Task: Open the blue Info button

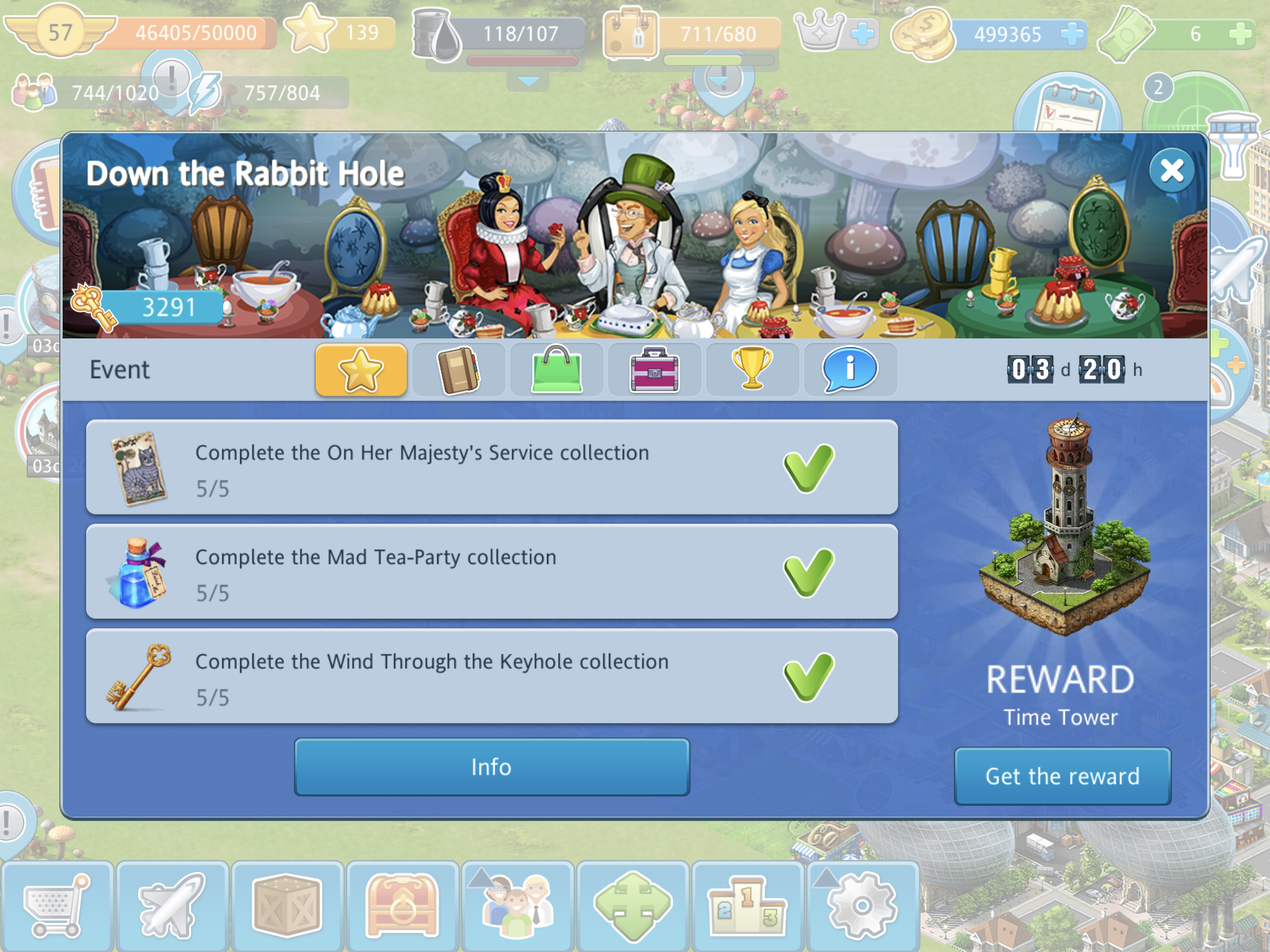Action: pos(492,767)
